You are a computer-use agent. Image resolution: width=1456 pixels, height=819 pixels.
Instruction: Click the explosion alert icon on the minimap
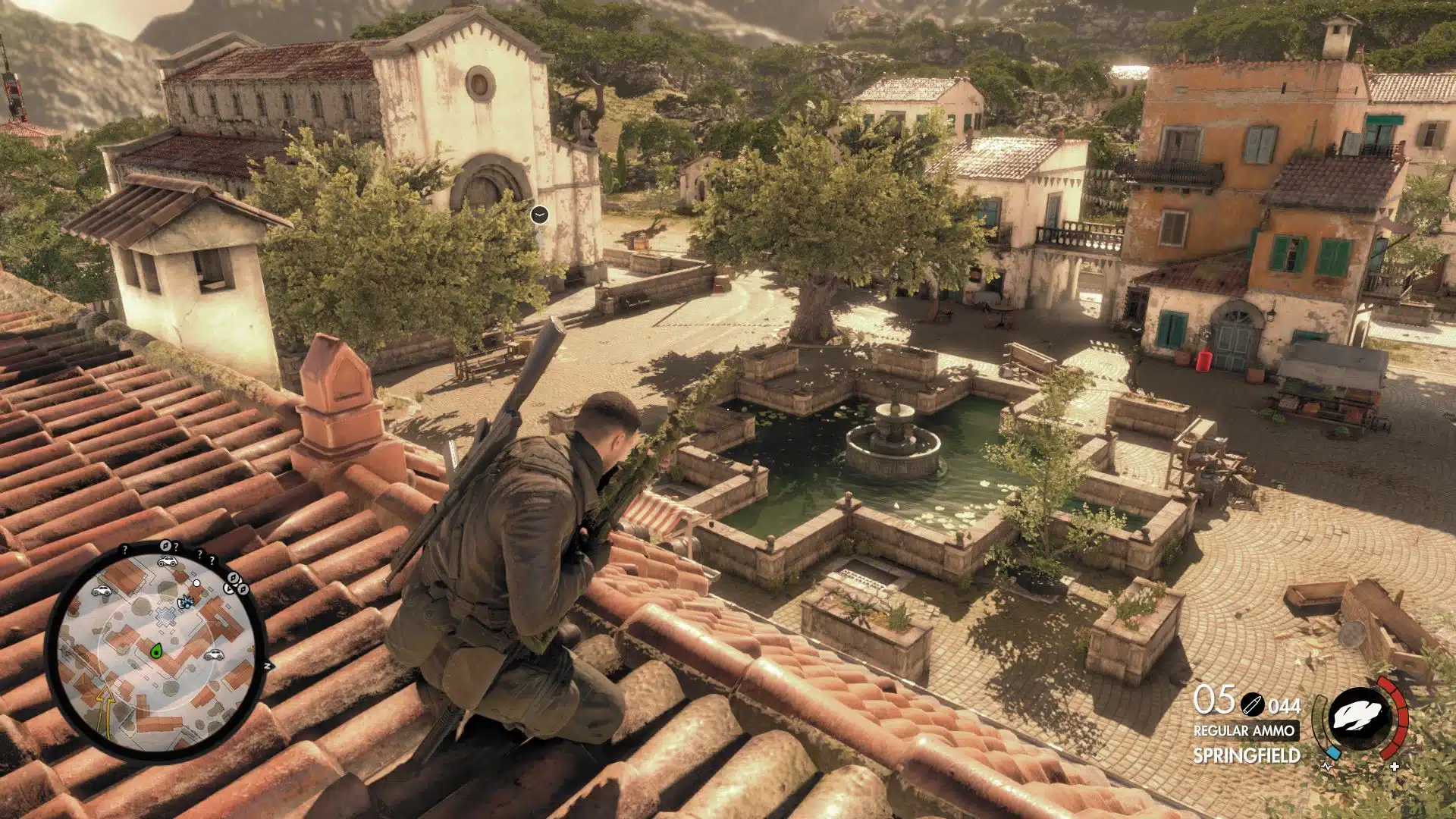point(185,602)
